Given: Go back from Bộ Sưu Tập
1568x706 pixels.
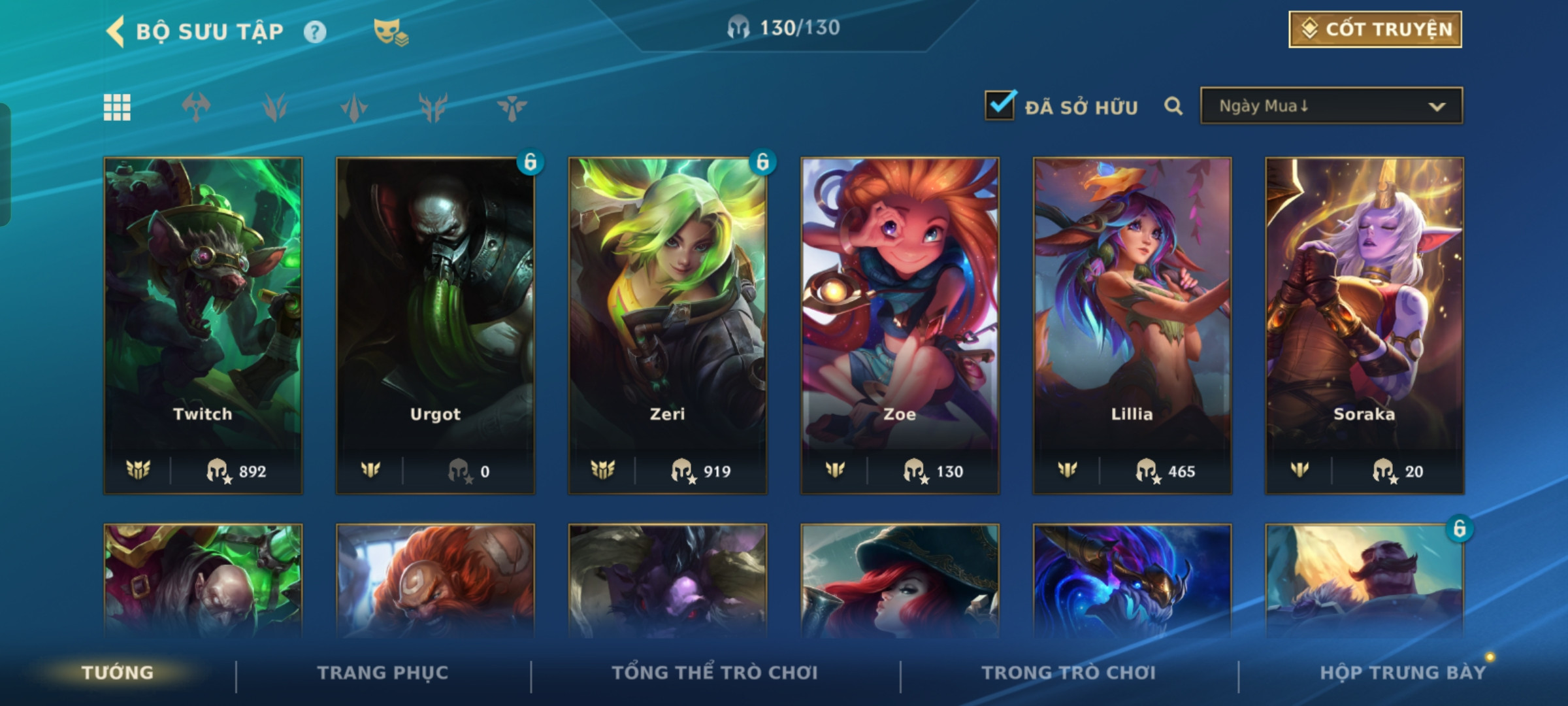Looking at the screenshot, I should pyautogui.click(x=116, y=31).
